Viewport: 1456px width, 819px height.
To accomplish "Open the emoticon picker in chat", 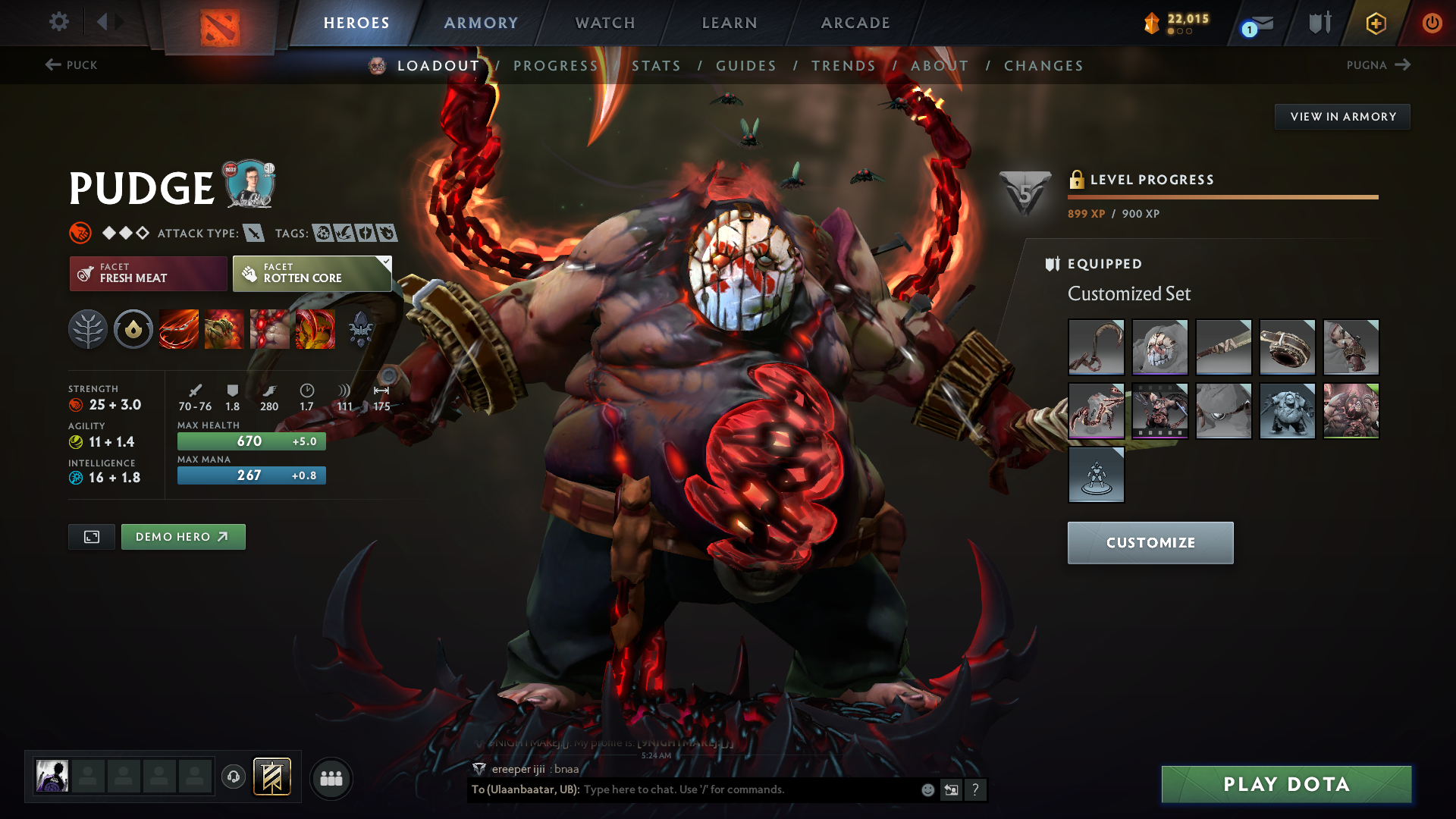I will [x=927, y=789].
